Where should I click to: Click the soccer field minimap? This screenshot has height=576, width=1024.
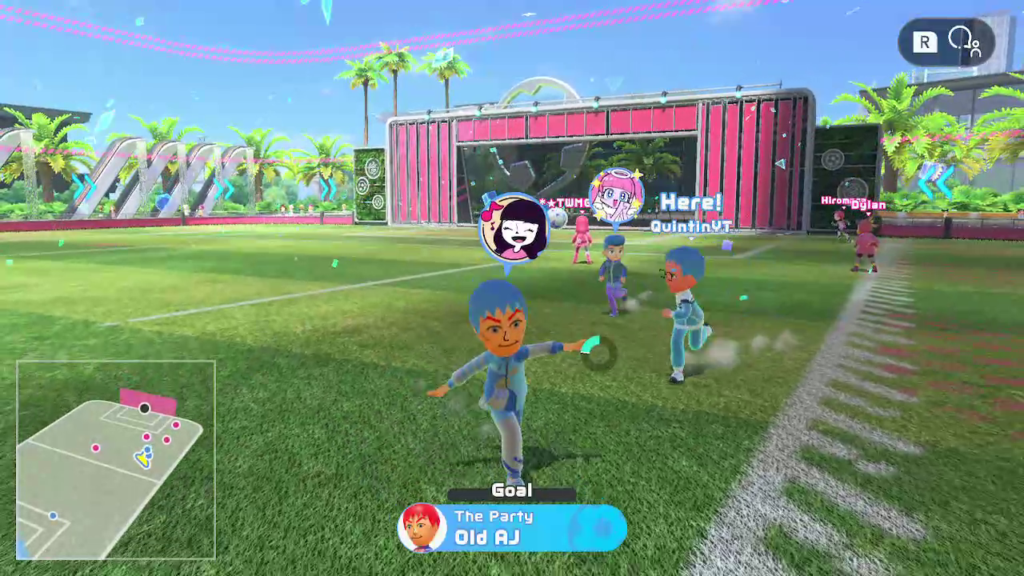(x=115, y=459)
